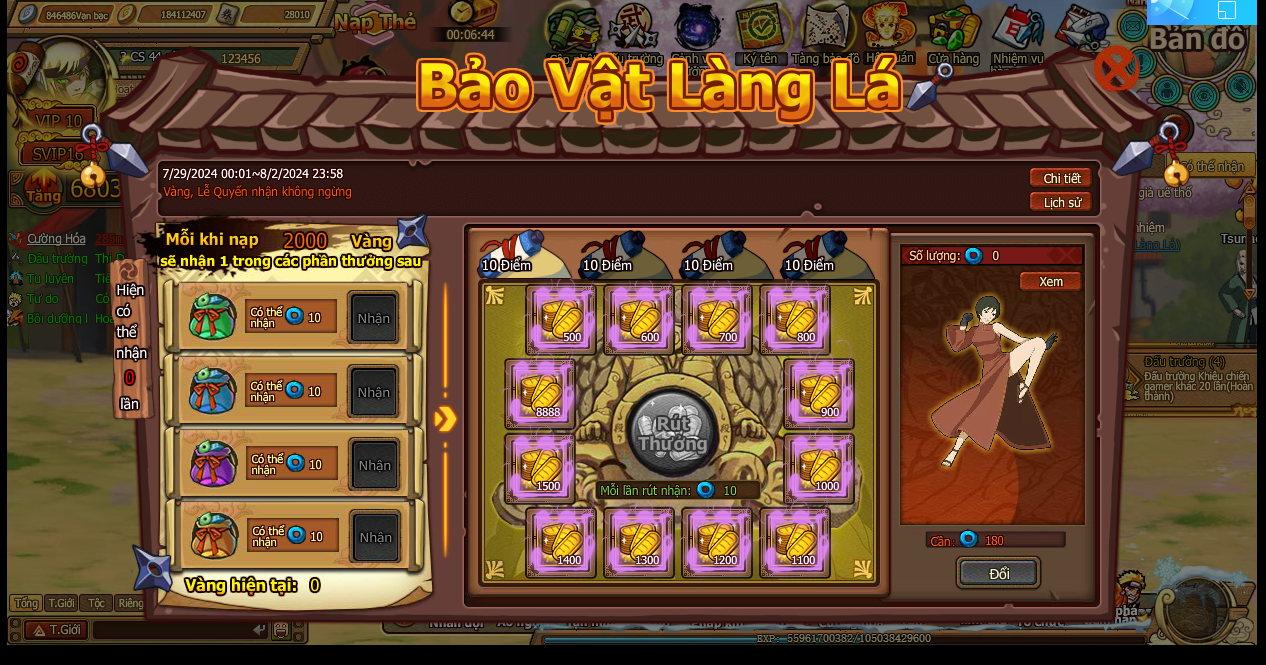Viewport: 1266px width, 665px height.
Task: Select the 8888 gold prize slot
Action: tap(540, 394)
